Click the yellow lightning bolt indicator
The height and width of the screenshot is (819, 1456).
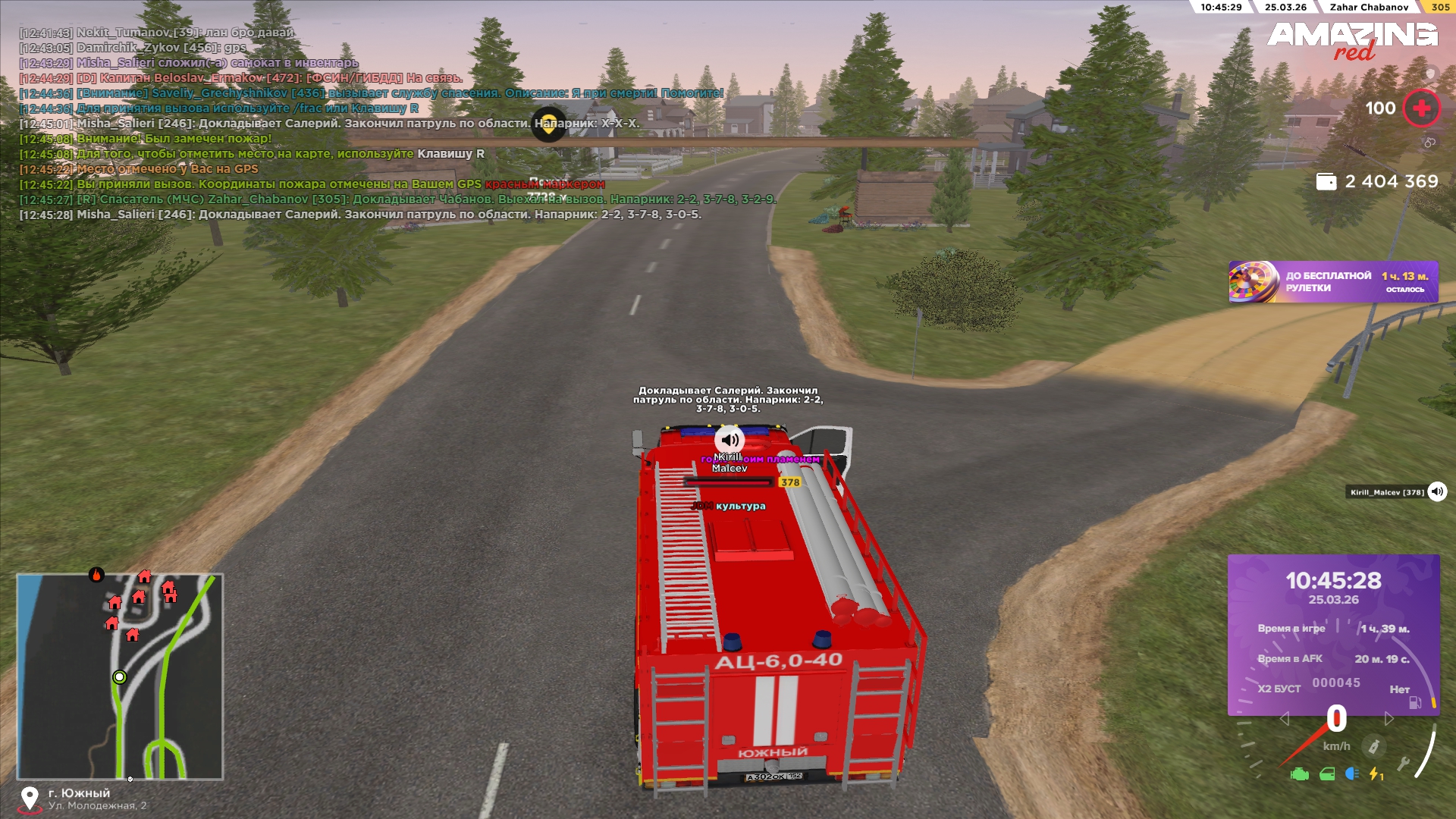pyautogui.click(x=1375, y=774)
